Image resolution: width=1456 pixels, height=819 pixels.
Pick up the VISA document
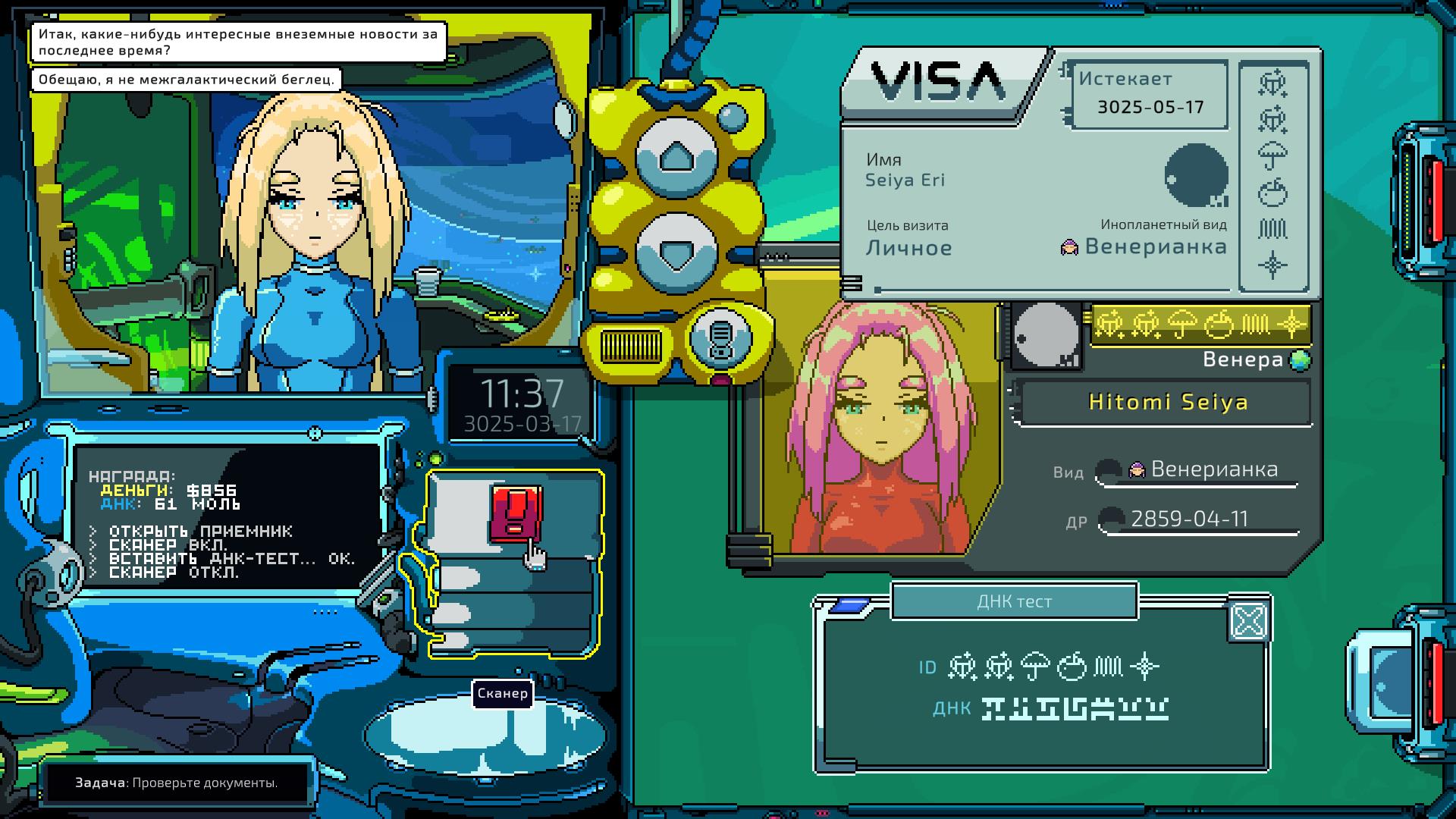[x=939, y=82]
